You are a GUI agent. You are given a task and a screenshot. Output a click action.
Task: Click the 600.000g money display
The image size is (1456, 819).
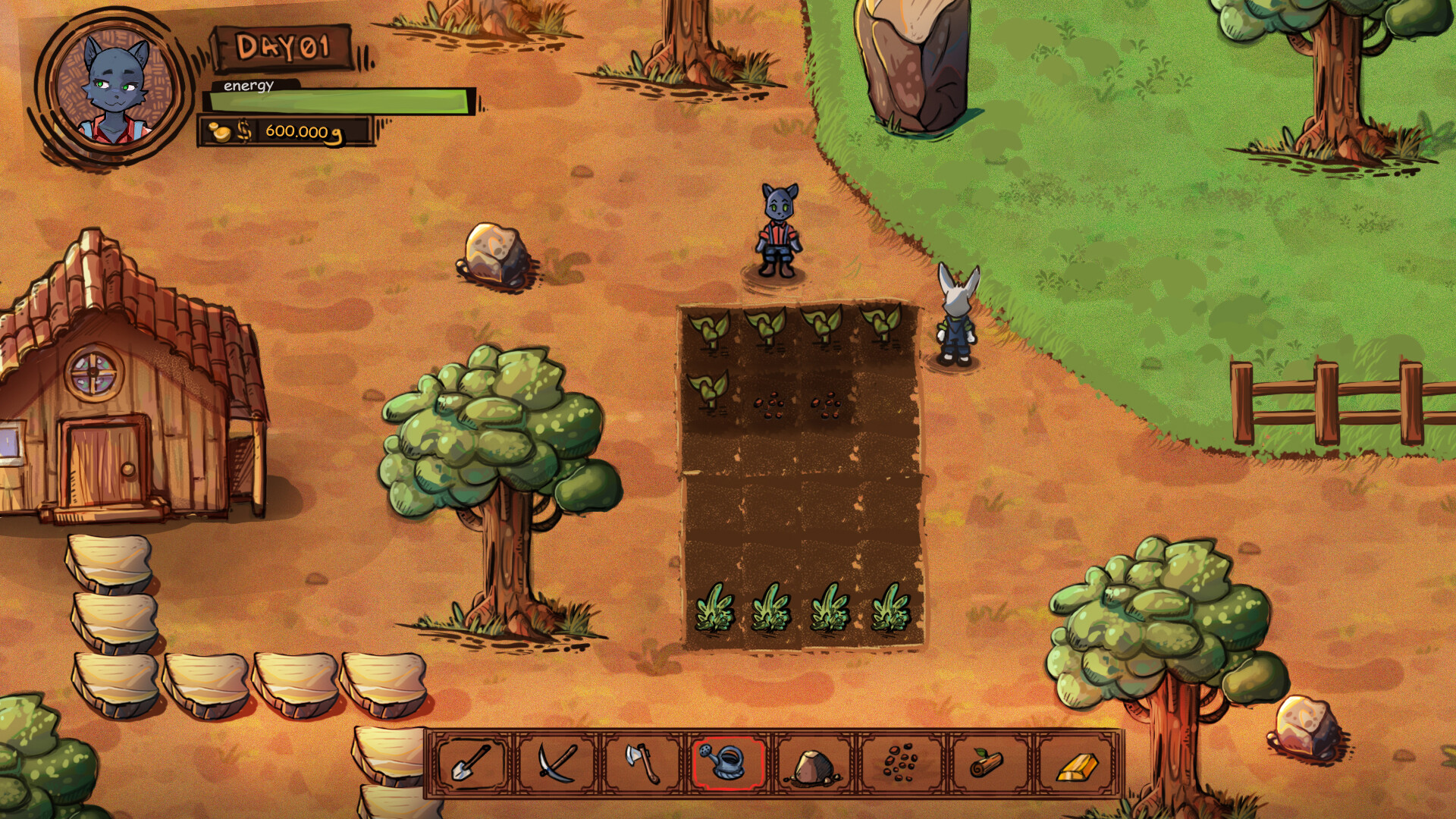tap(303, 133)
